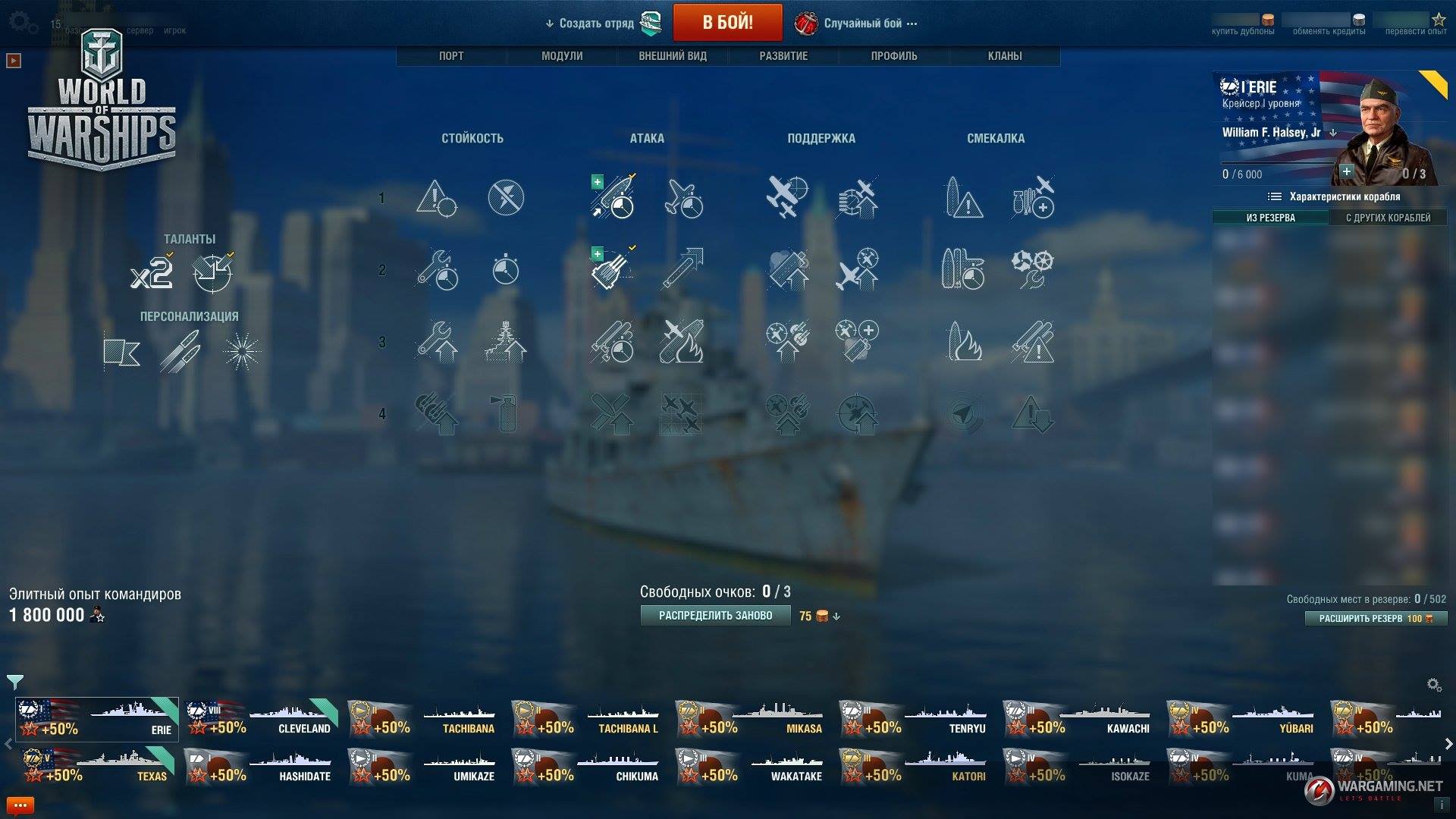Open the РАЗВИТИЕ tech tree tab
Viewport: 1456px width, 819px height.
point(783,56)
